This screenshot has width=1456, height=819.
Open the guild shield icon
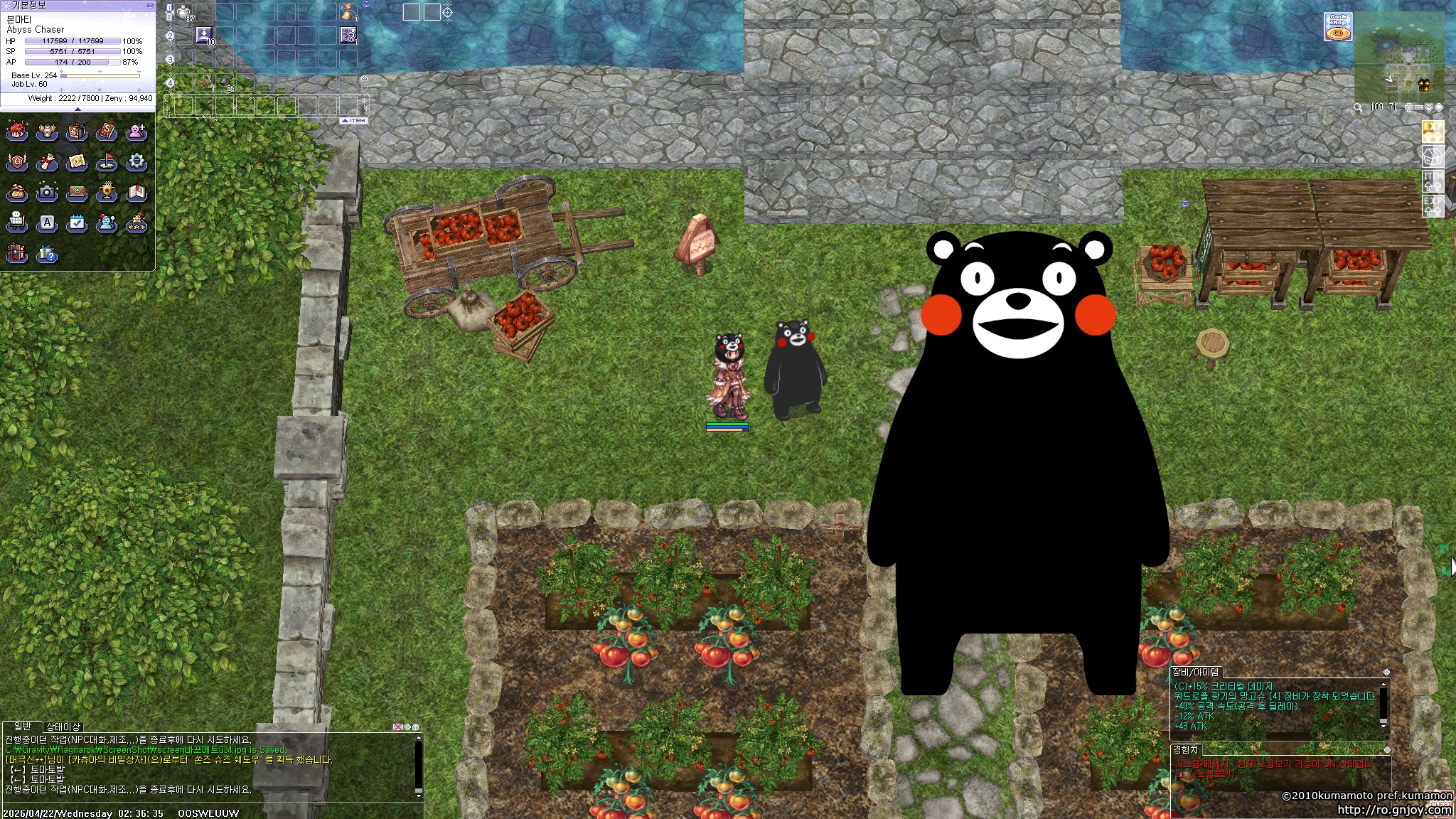tap(17, 162)
